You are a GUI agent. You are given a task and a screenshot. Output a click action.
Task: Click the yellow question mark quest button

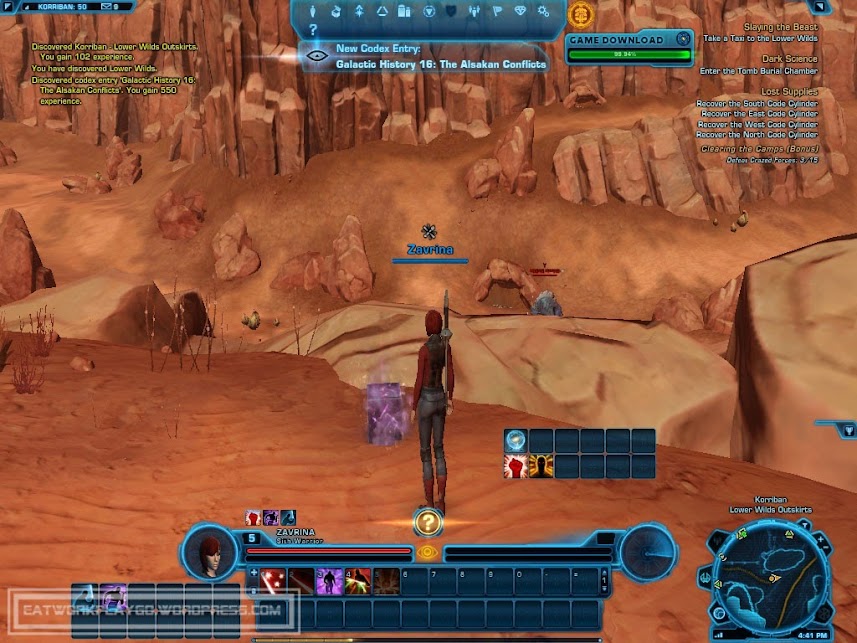click(x=428, y=521)
